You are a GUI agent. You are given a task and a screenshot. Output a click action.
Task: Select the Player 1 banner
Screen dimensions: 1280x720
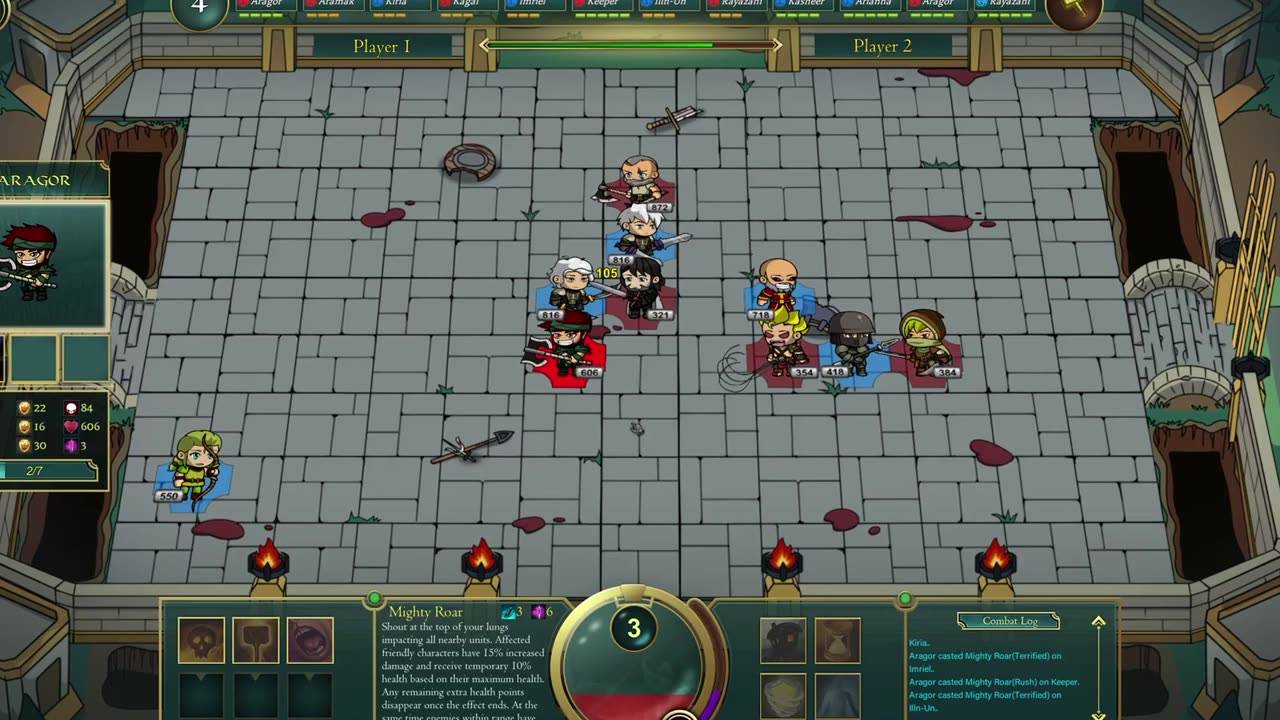tap(381, 47)
